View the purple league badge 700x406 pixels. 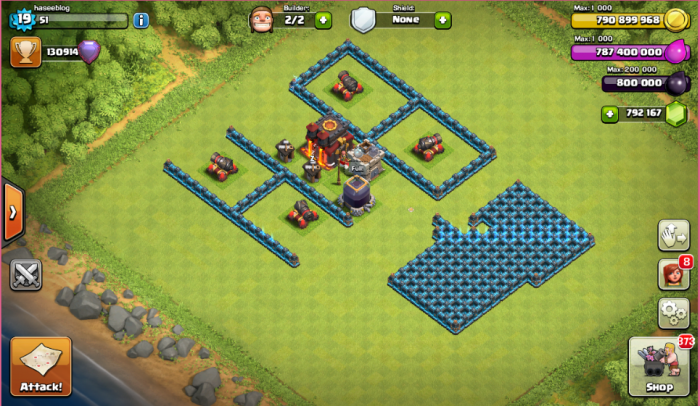tap(90, 52)
